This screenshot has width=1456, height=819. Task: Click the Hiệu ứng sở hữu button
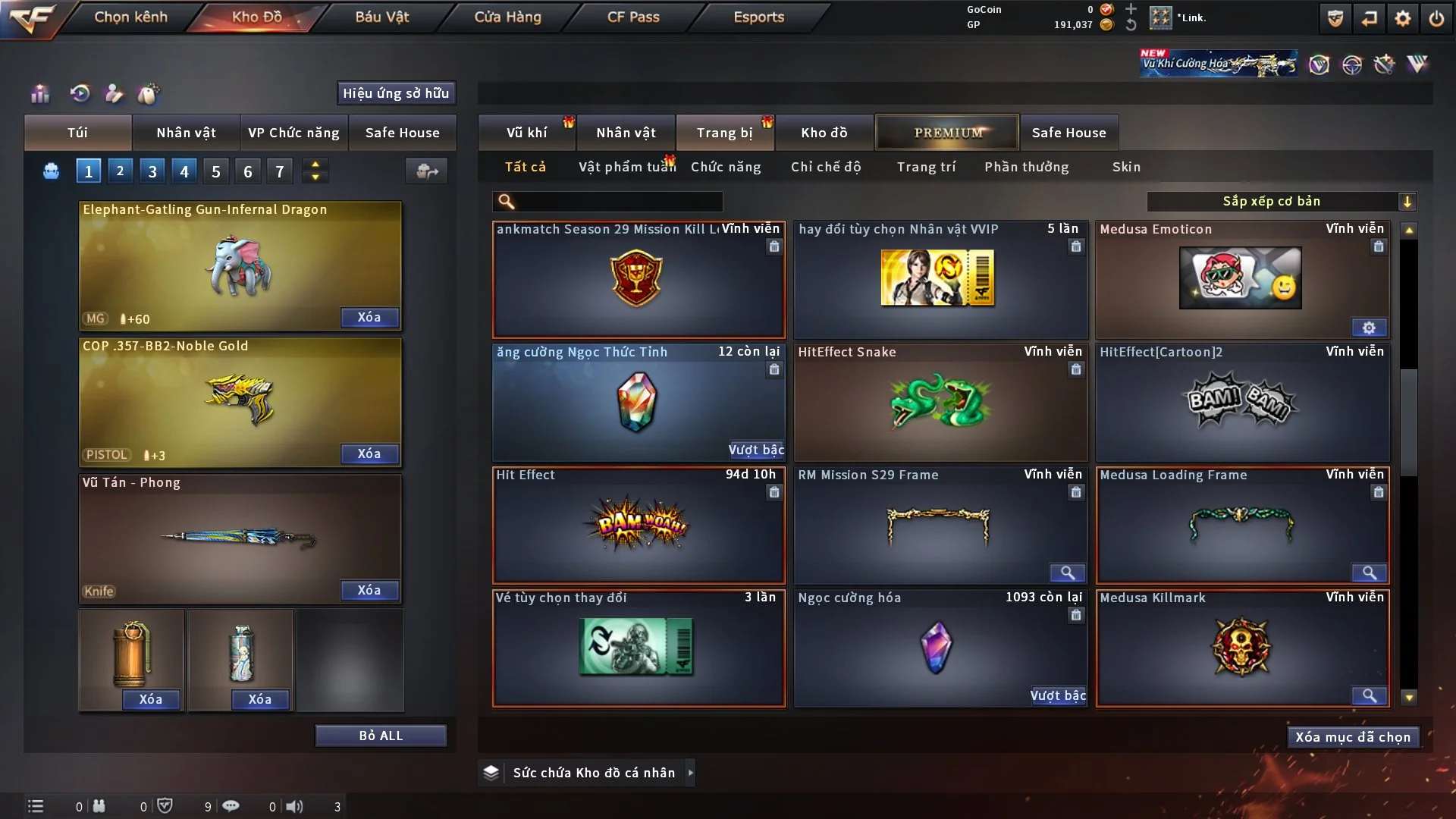[x=396, y=93]
